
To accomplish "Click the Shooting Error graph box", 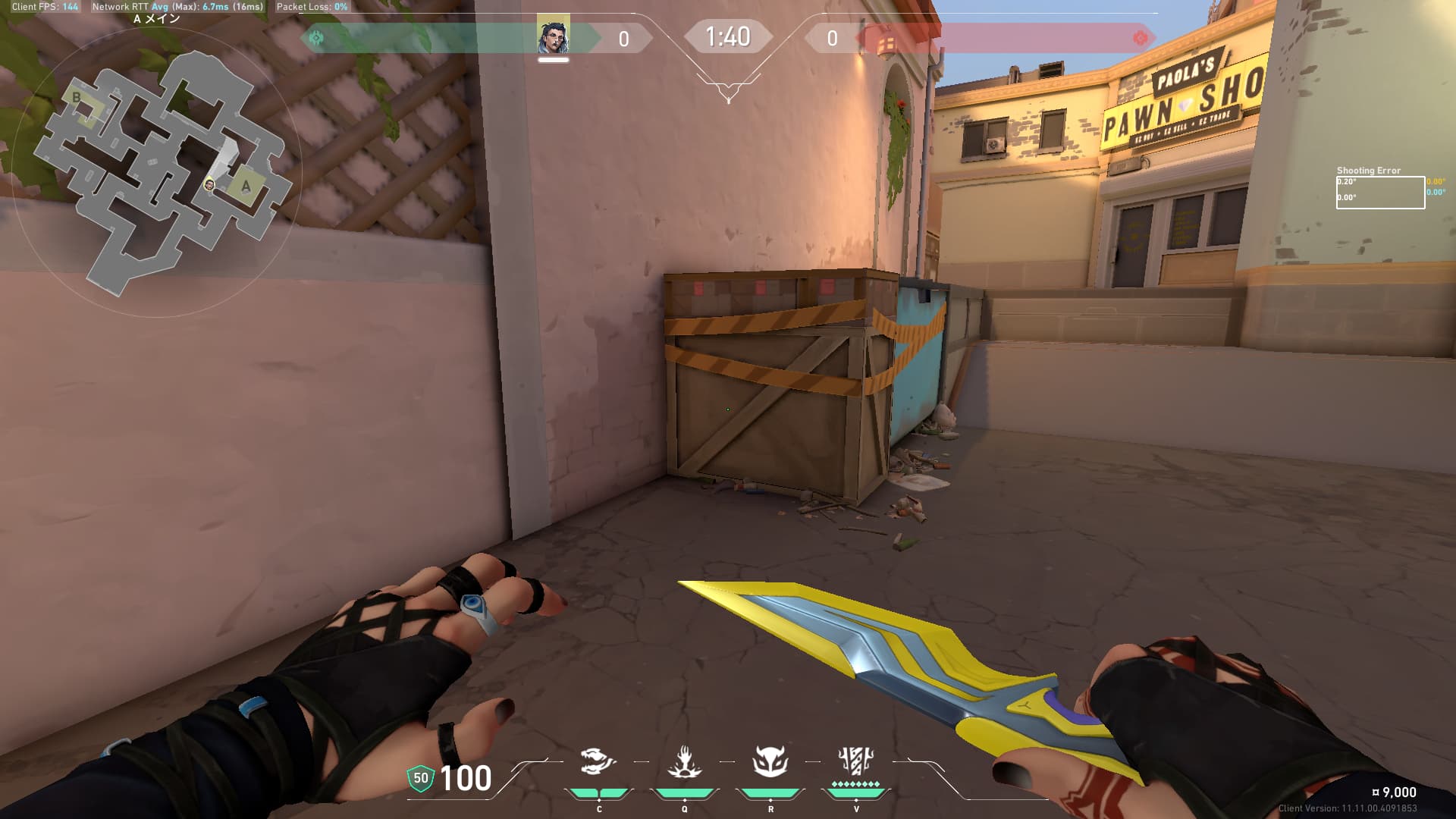I will 1379,193.
